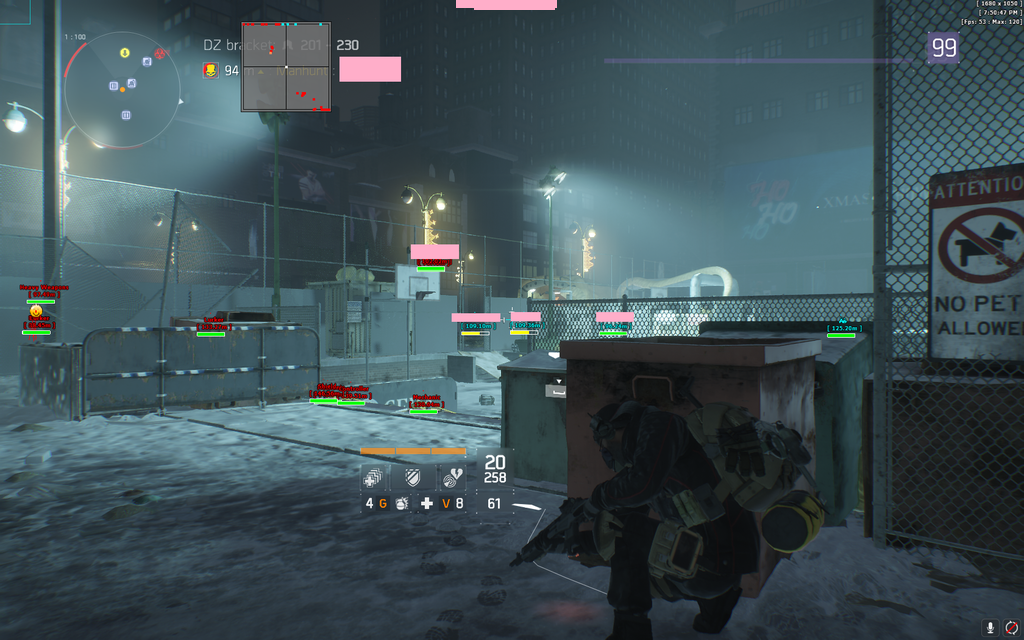Activate the pulse broken-heart skill
1024x640 pixels.
452,478
